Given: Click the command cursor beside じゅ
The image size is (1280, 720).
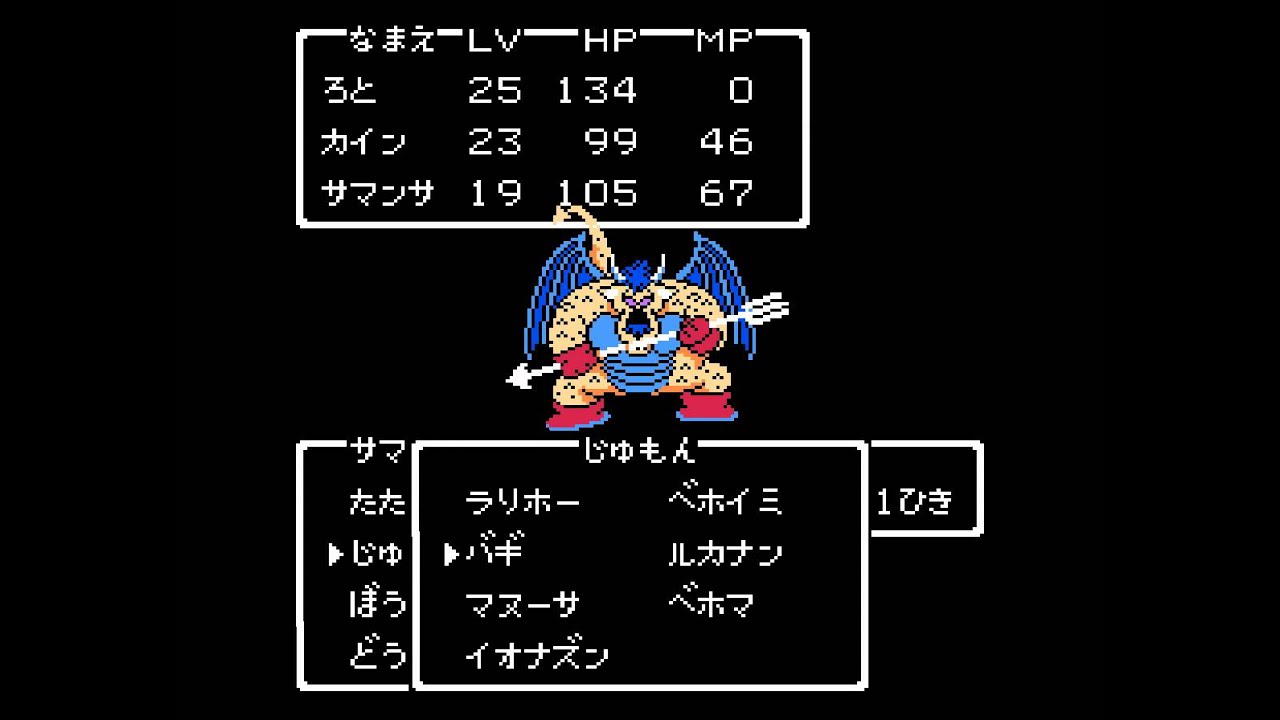Looking at the screenshot, I should pos(335,556).
